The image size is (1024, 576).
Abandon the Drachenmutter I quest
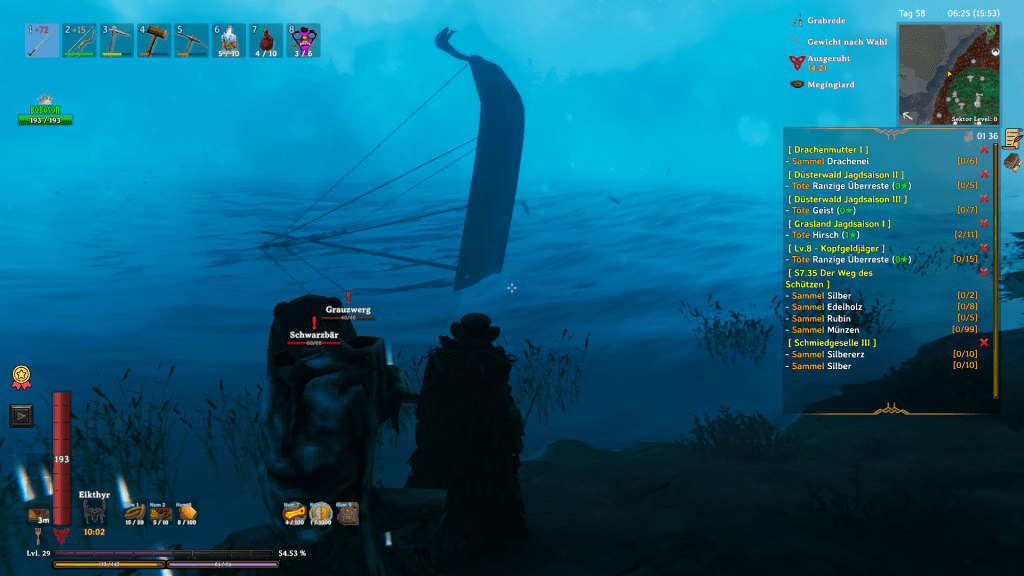(984, 150)
